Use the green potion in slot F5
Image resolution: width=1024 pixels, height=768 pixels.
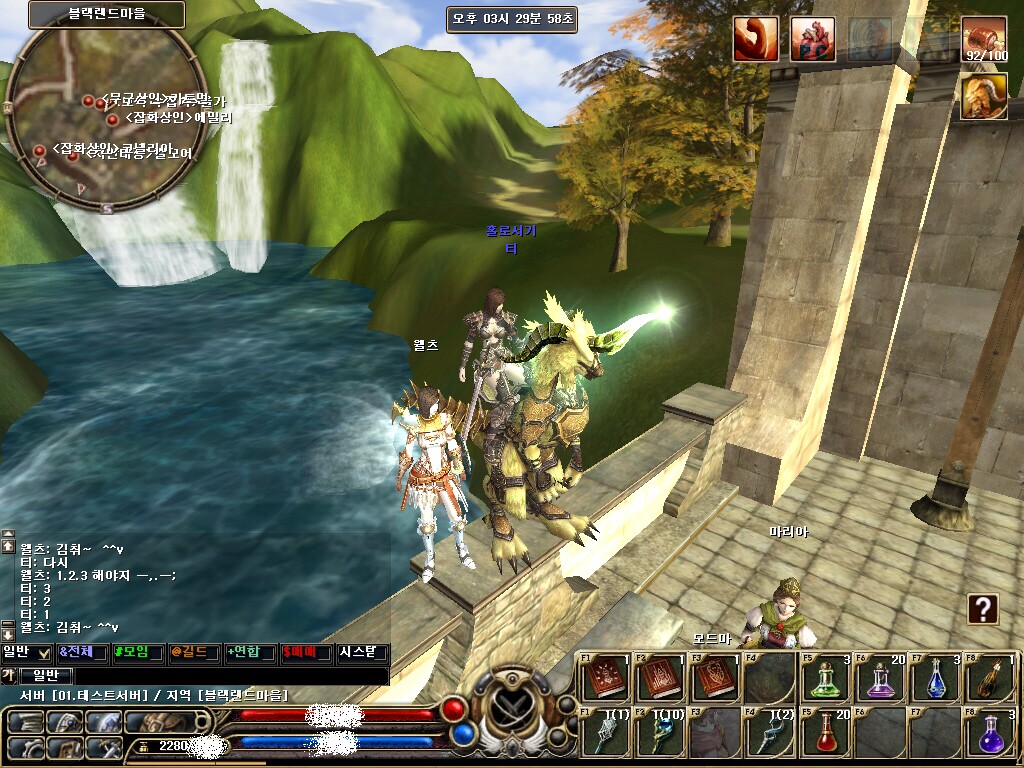[824, 678]
